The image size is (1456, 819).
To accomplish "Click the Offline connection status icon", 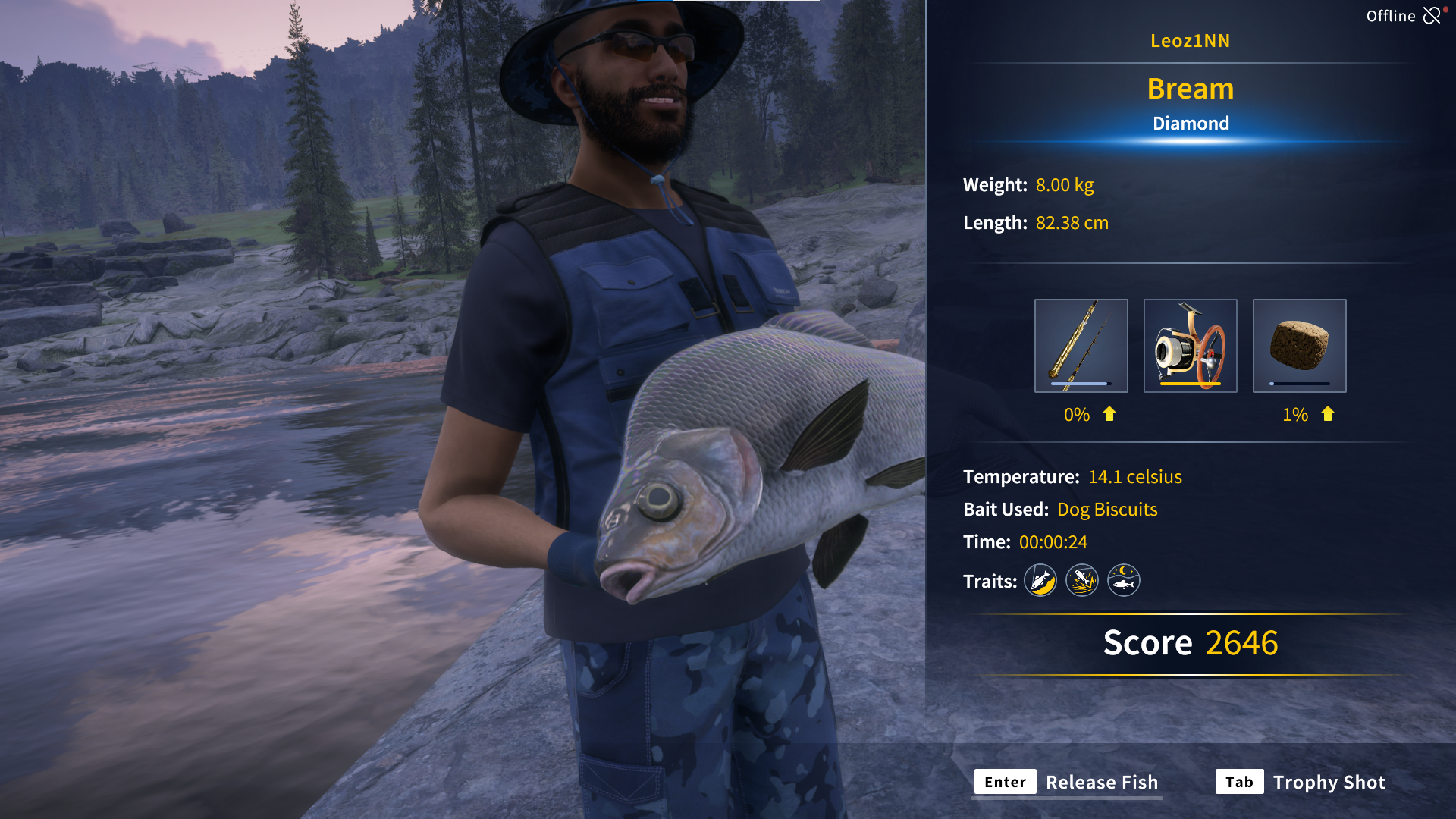I will [1432, 15].
